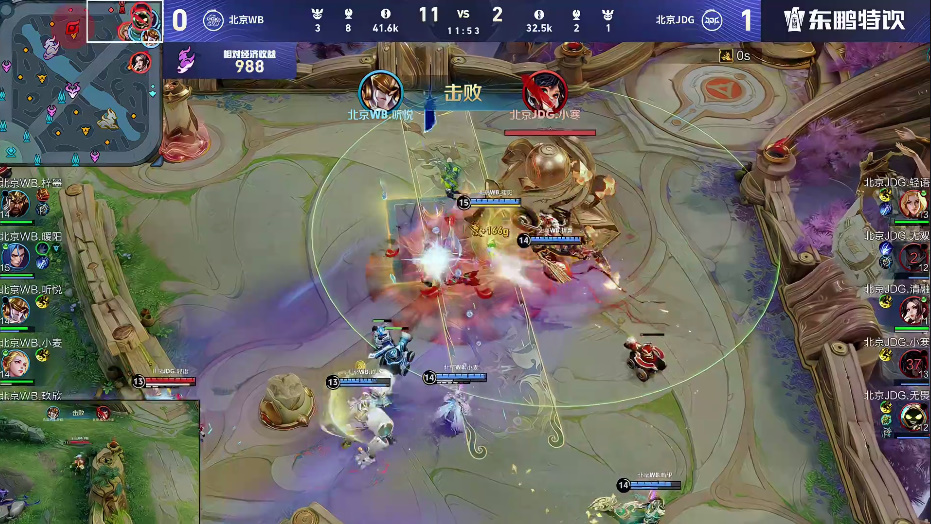
Task: Click the killer portrait in kill banner
Action: click(381, 91)
